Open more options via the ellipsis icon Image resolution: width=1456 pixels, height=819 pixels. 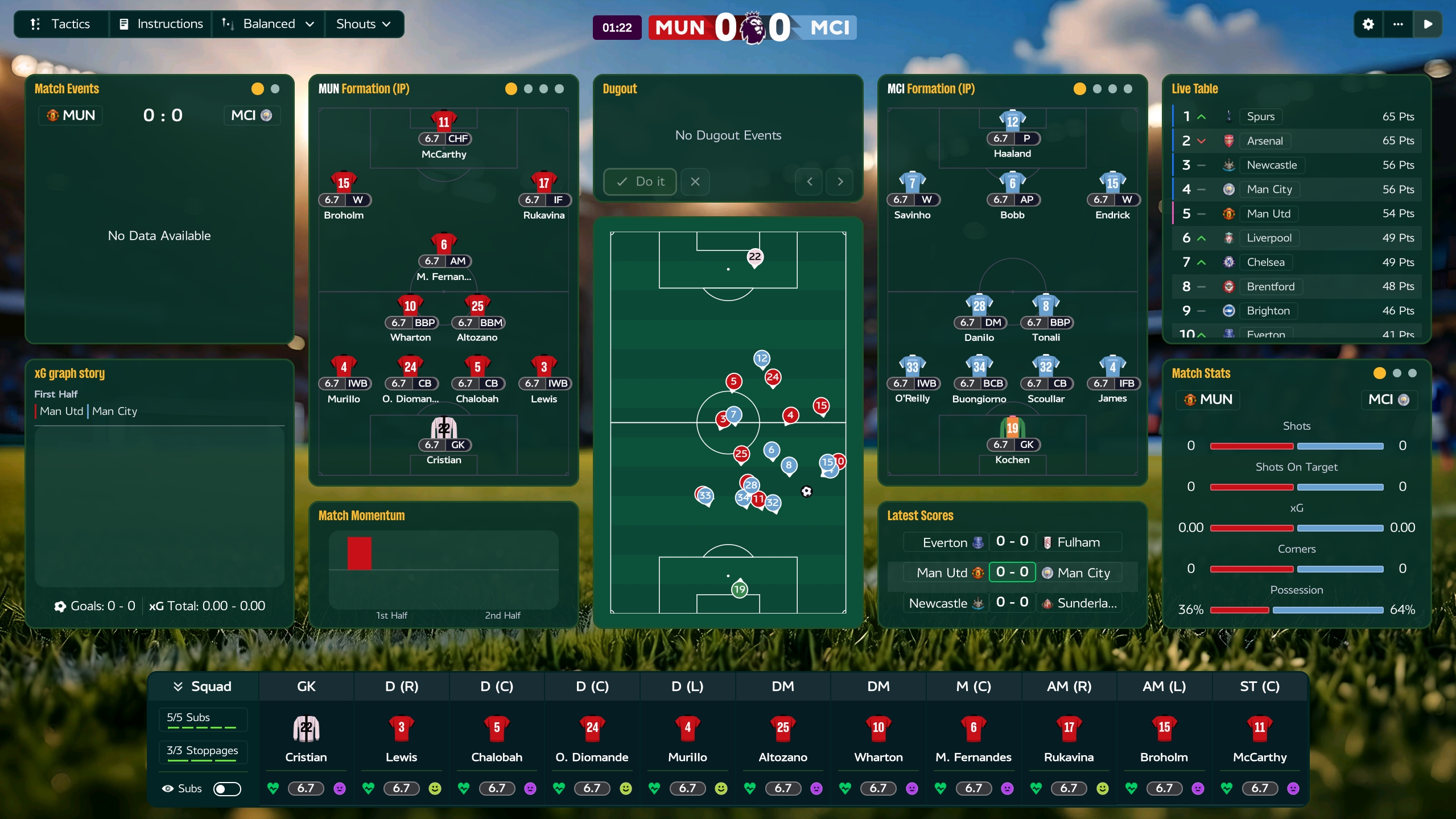point(1398,24)
